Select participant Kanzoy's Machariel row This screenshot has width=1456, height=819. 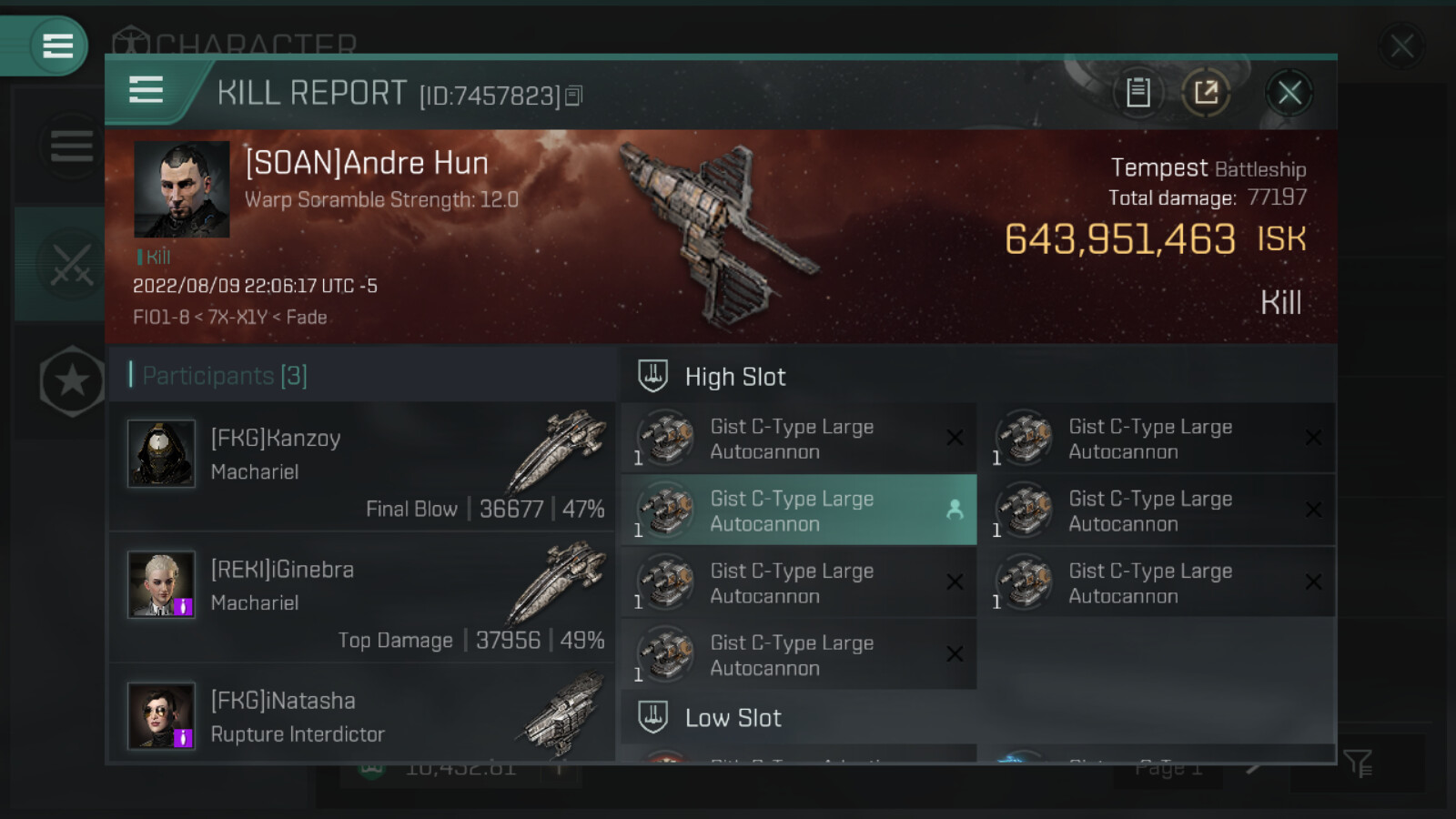coord(362,467)
